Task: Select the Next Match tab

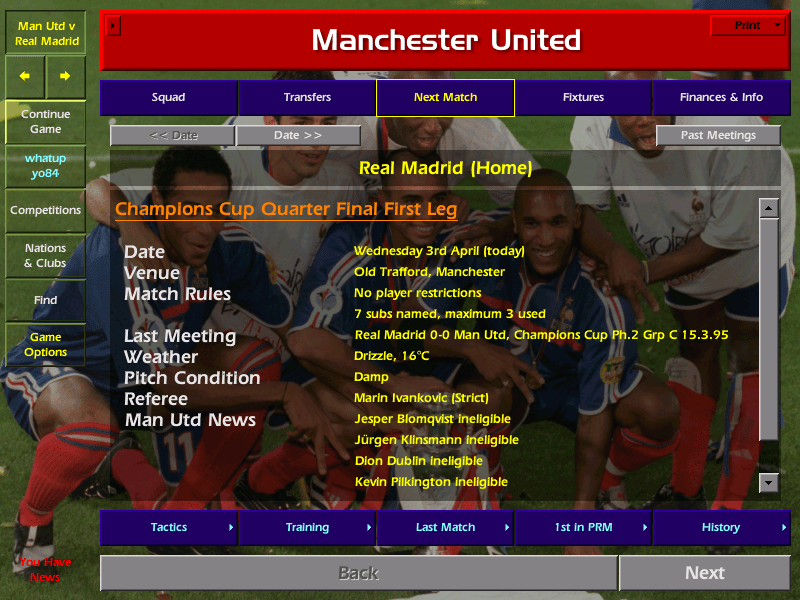Action: (x=445, y=98)
